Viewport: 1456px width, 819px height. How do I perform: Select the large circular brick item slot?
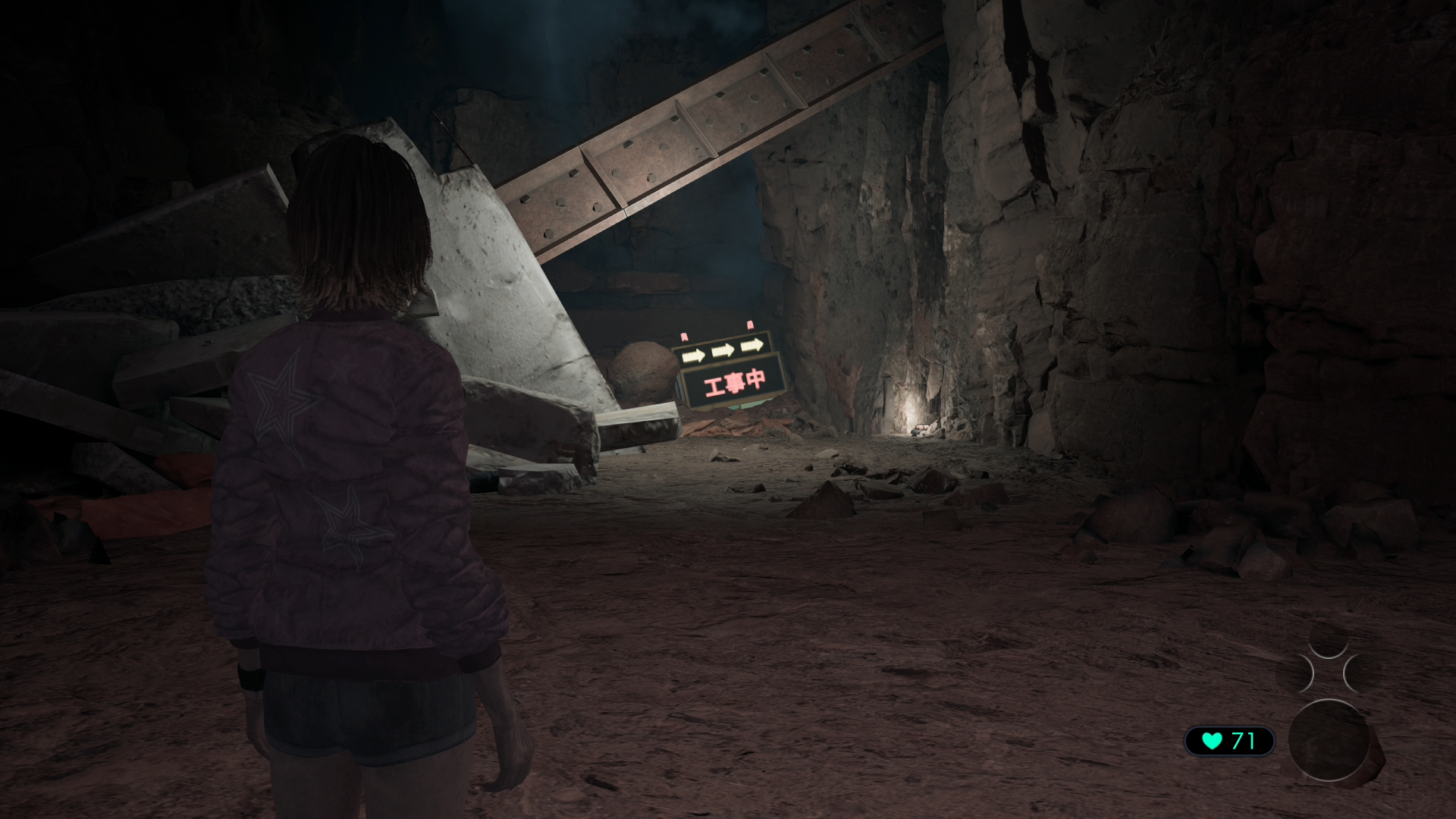pos(1329,741)
